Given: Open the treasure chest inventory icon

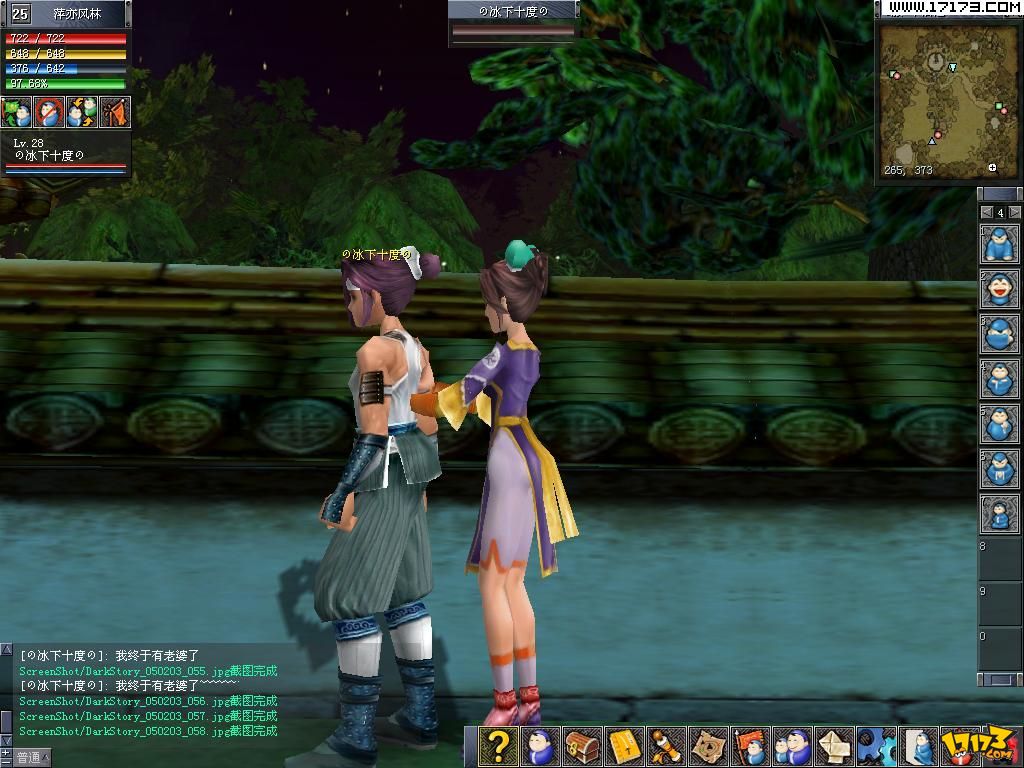Looking at the screenshot, I should pos(582,747).
